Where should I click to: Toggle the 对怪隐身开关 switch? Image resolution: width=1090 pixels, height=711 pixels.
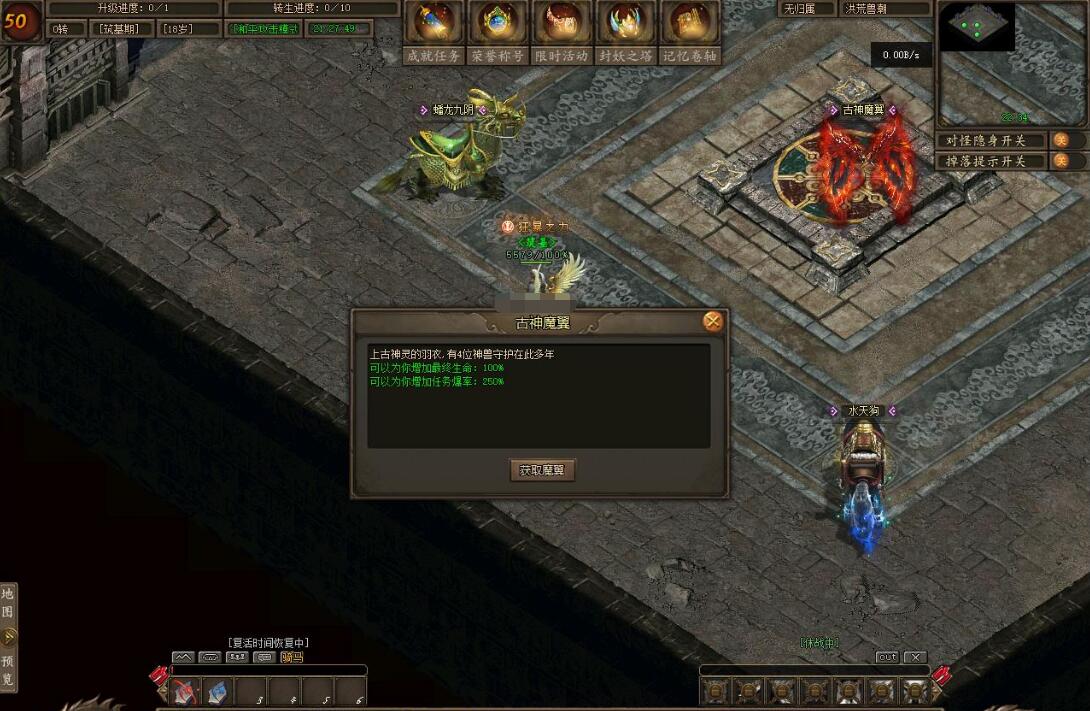coord(1061,141)
